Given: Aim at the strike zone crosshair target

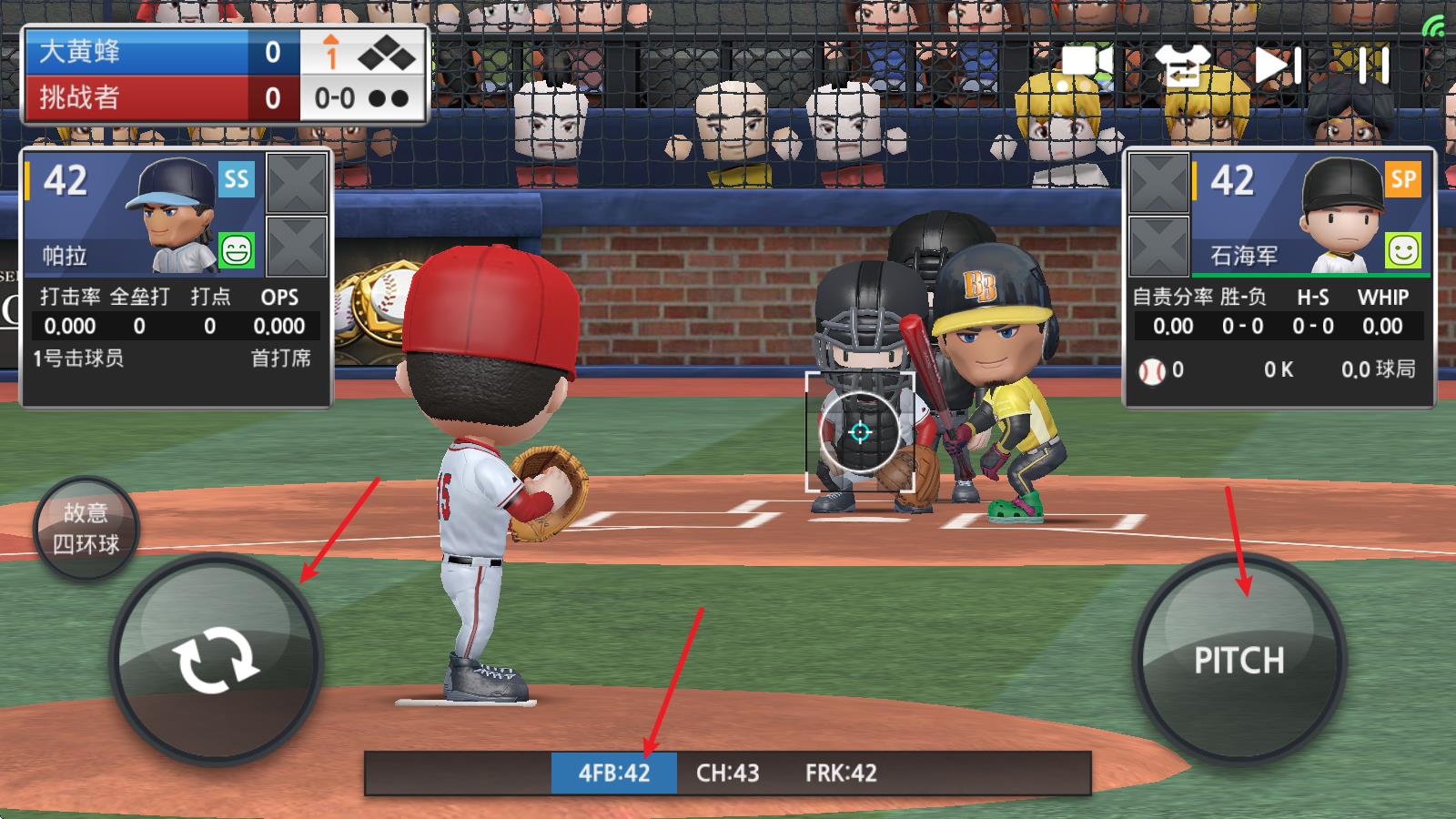Looking at the screenshot, I should point(860,432).
